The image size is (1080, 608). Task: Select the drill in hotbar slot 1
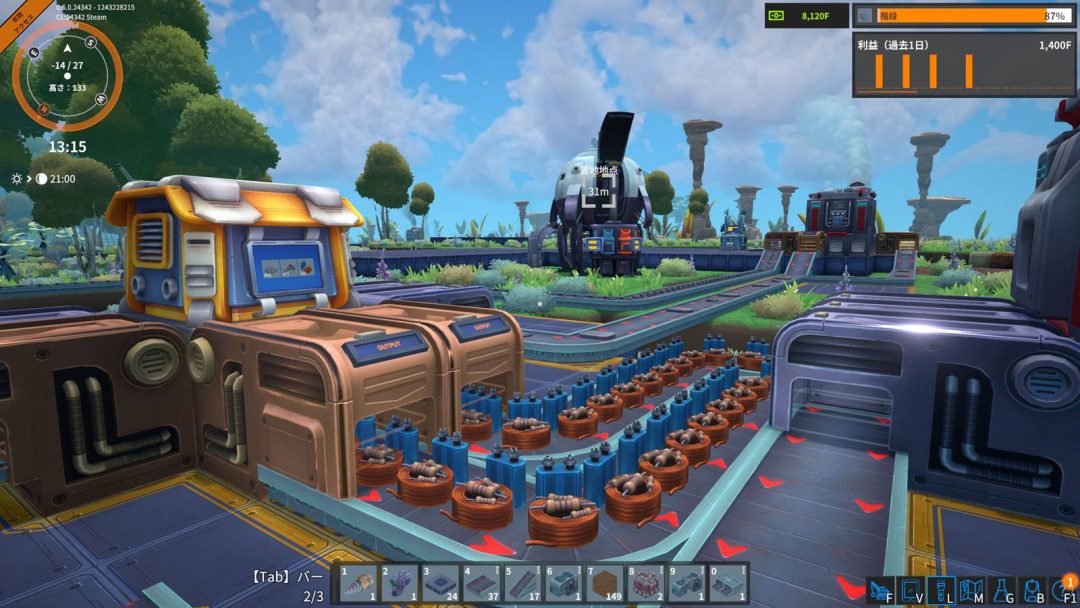click(358, 584)
